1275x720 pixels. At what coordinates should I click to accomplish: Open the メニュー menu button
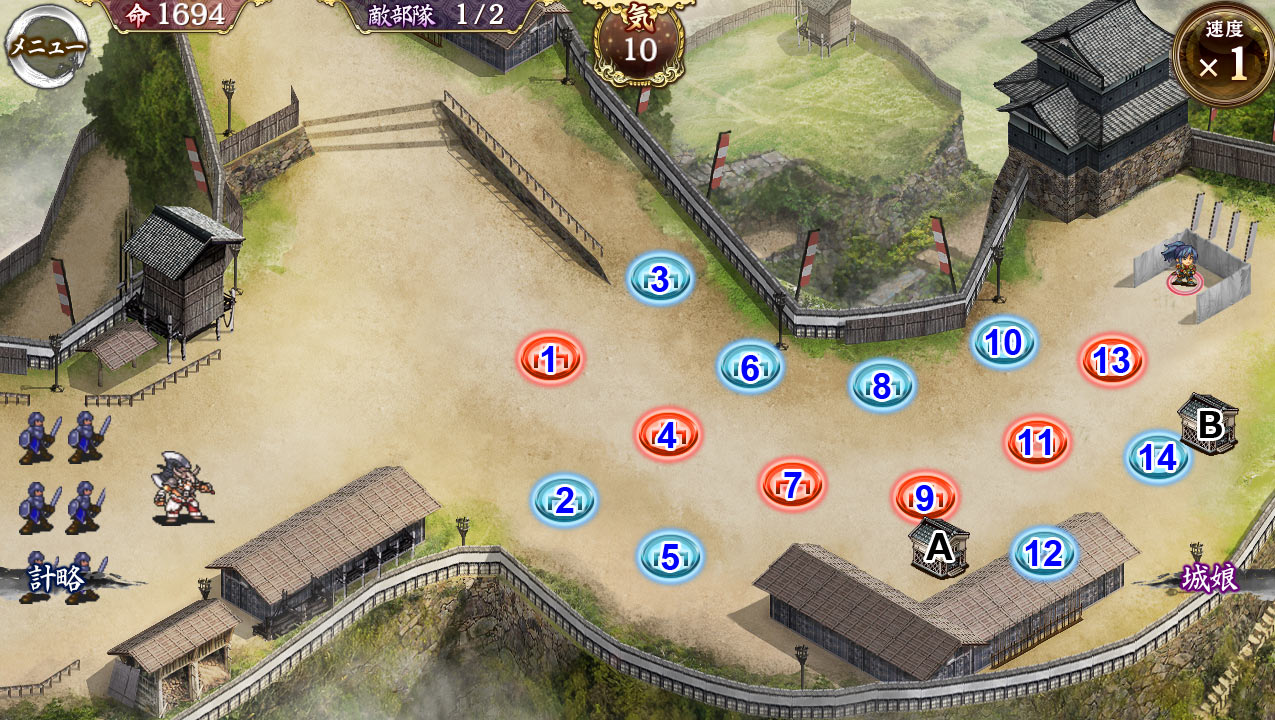46,46
